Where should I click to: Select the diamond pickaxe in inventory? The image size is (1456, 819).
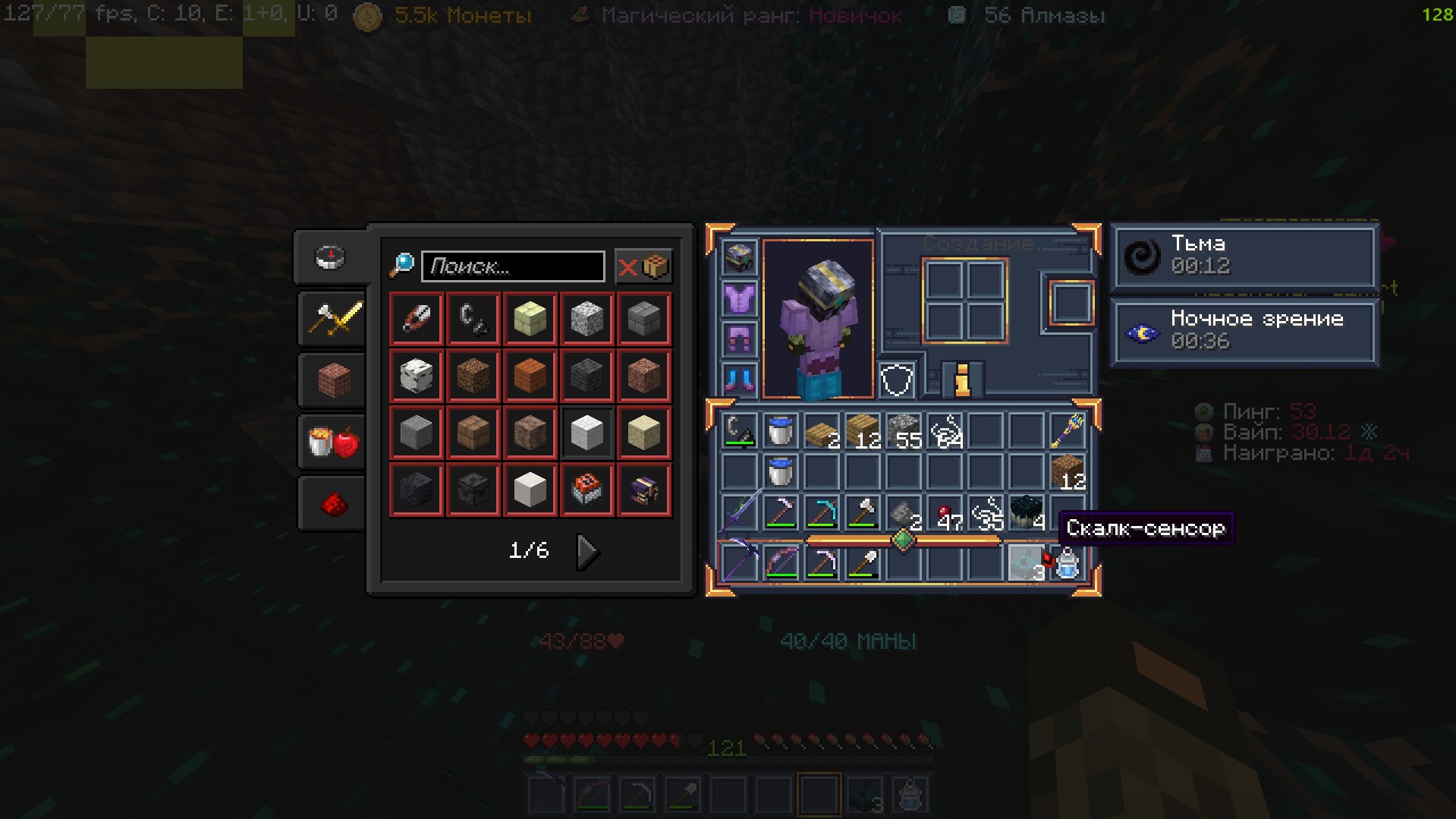pyautogui.click(x=821, y=513)
